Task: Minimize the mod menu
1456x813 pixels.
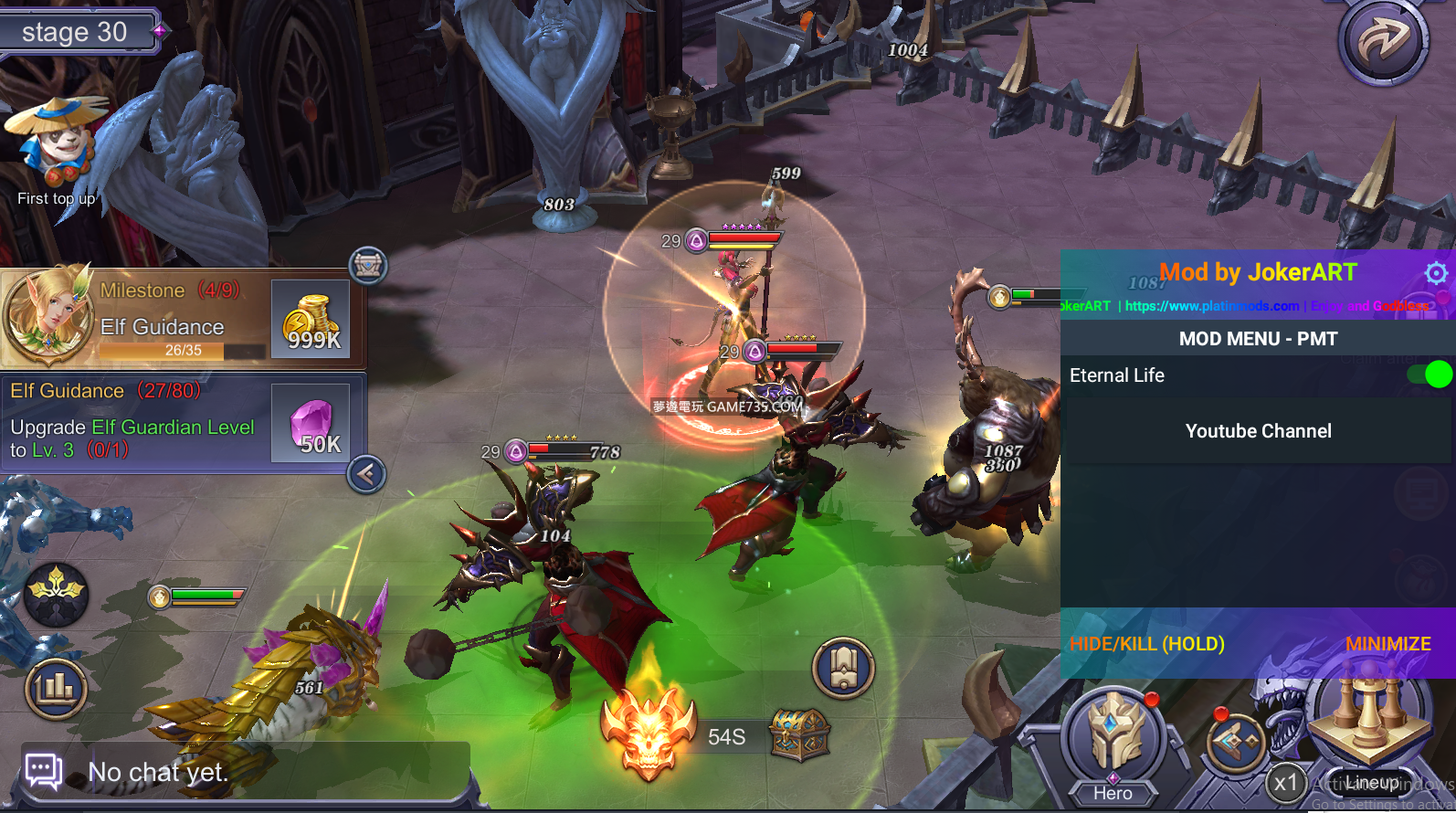Action: coord(1387,644)
